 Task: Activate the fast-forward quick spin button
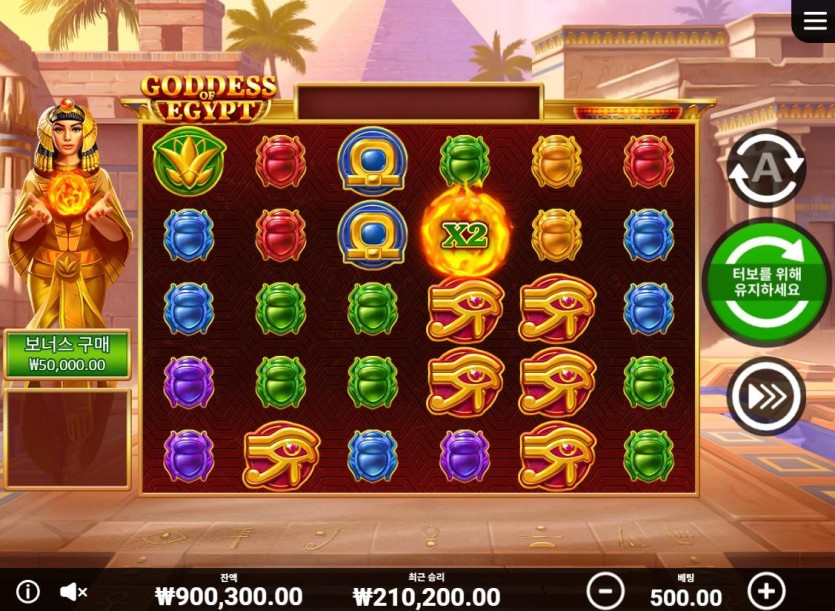tap(766, 396)
